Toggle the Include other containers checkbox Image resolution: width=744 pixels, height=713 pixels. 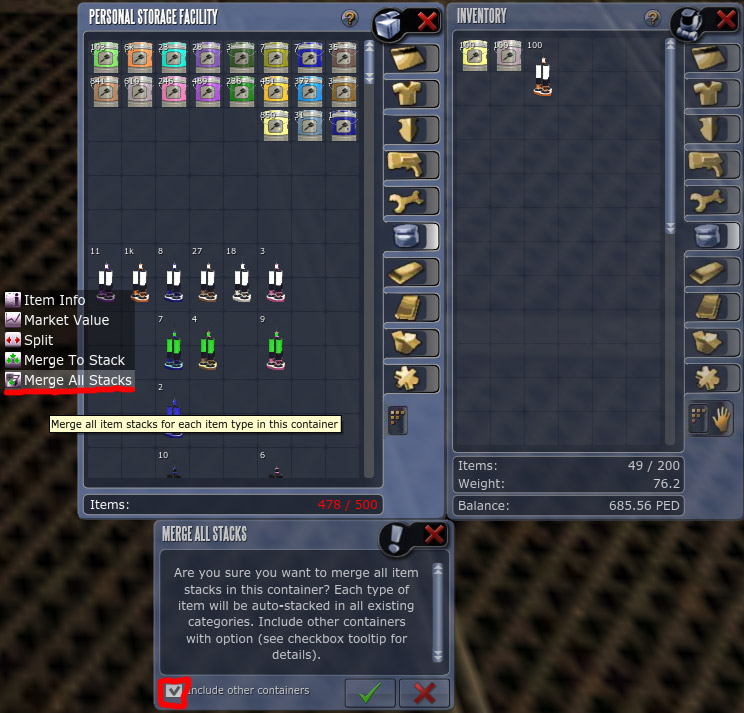[x=175, y=691]
